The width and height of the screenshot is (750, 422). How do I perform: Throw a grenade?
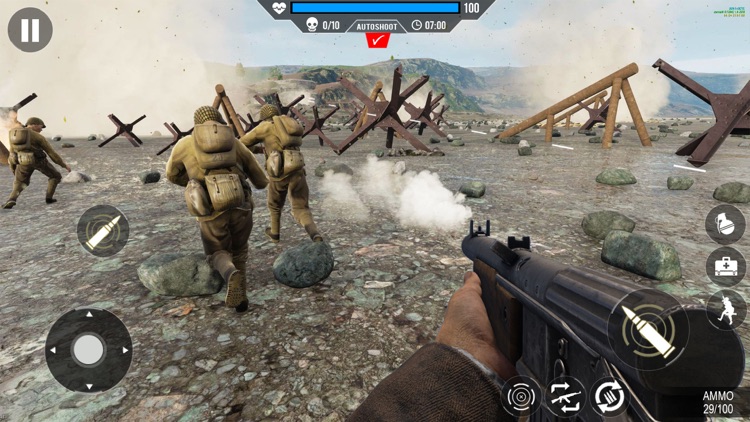(x=725, y=224)
